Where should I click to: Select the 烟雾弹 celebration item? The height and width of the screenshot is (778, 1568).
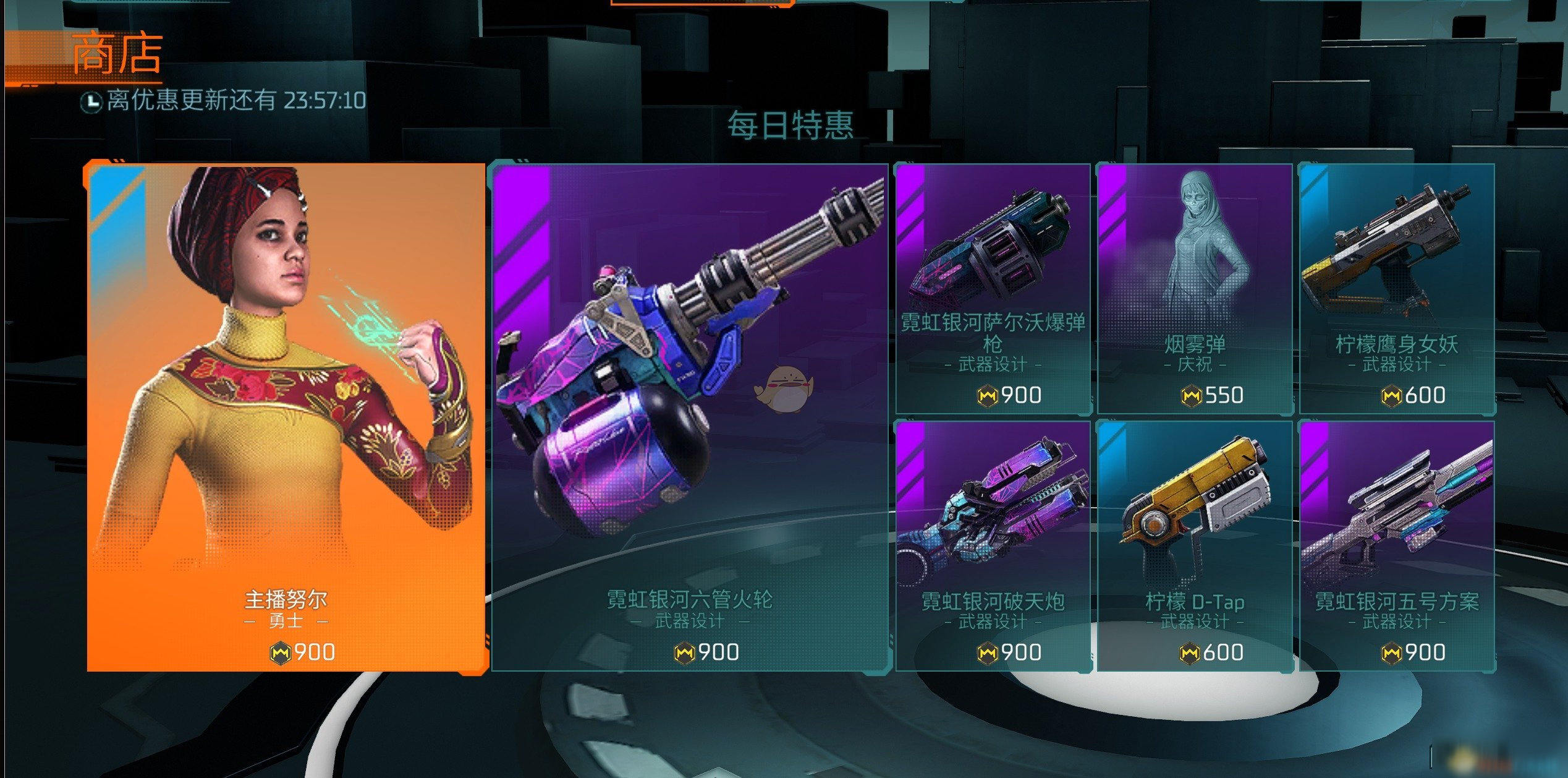pos(1194,288)
